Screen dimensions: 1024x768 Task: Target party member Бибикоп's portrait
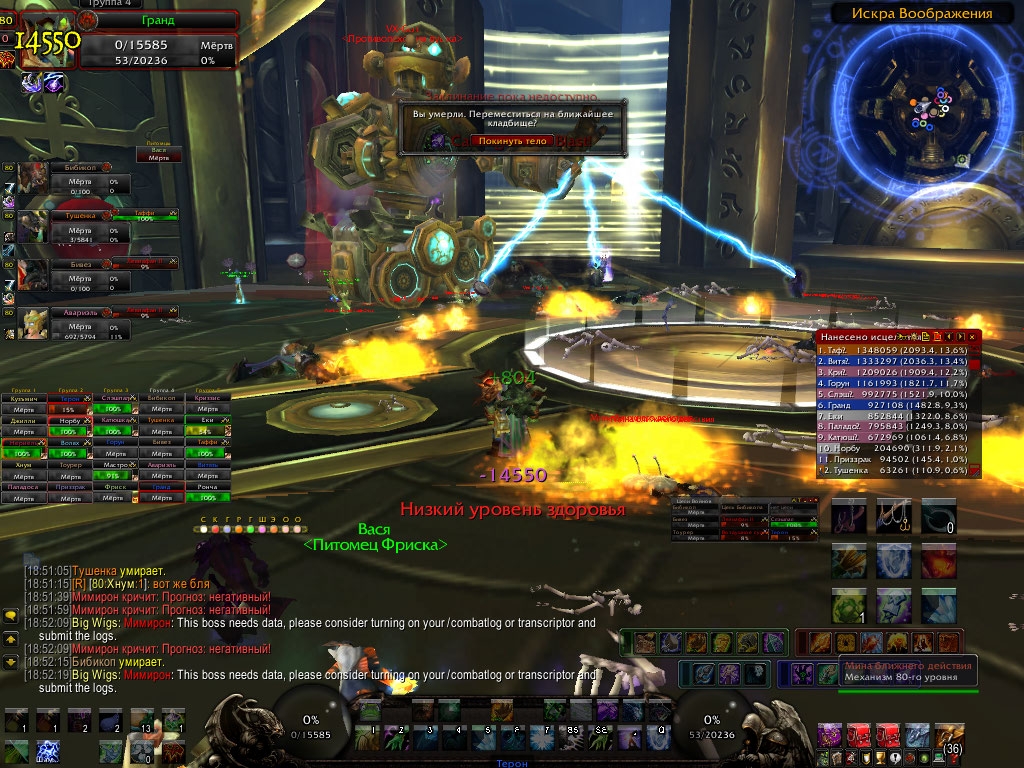point(32,181)
